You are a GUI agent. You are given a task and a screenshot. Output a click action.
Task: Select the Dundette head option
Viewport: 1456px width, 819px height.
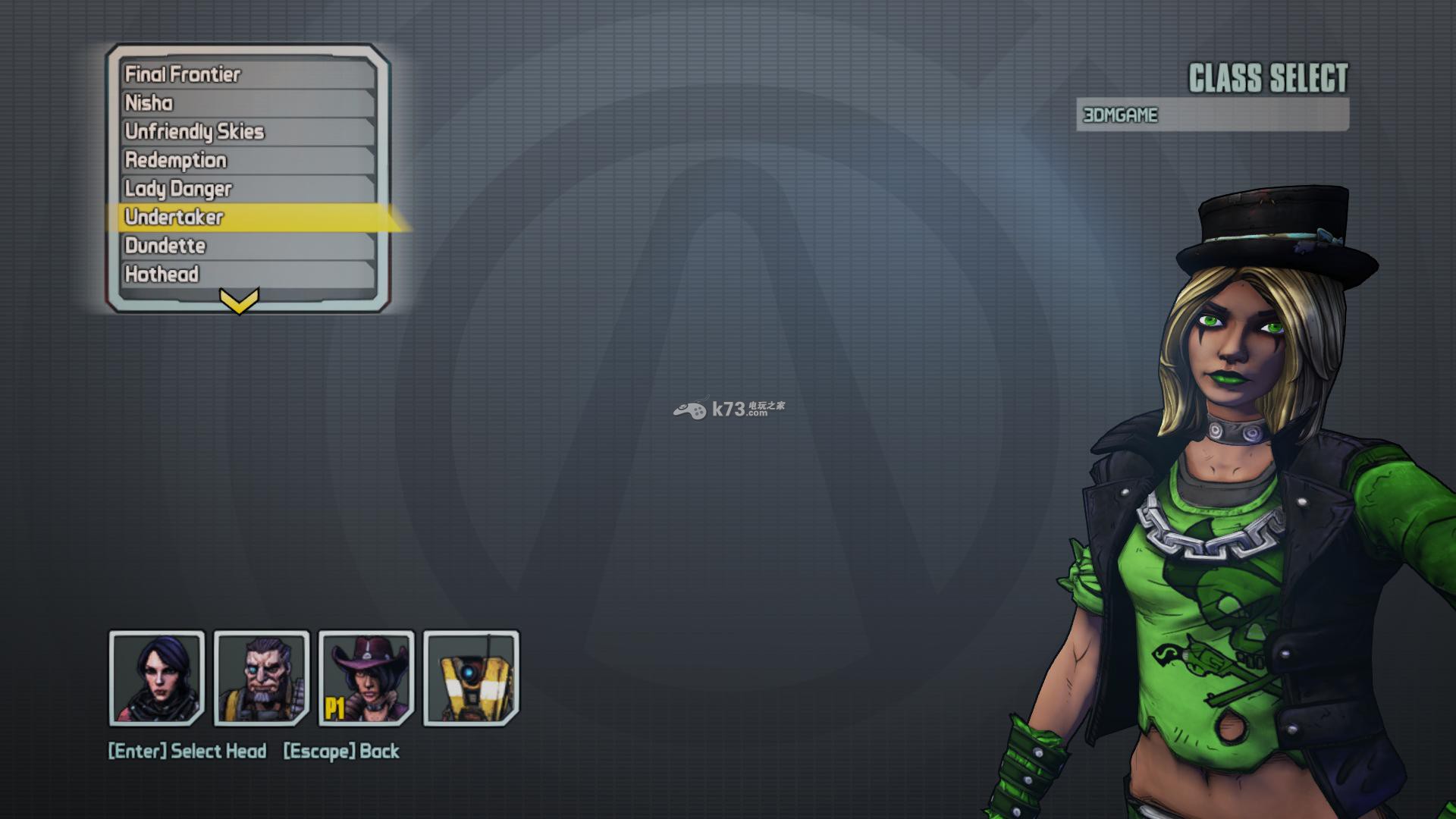coord(248,246)
